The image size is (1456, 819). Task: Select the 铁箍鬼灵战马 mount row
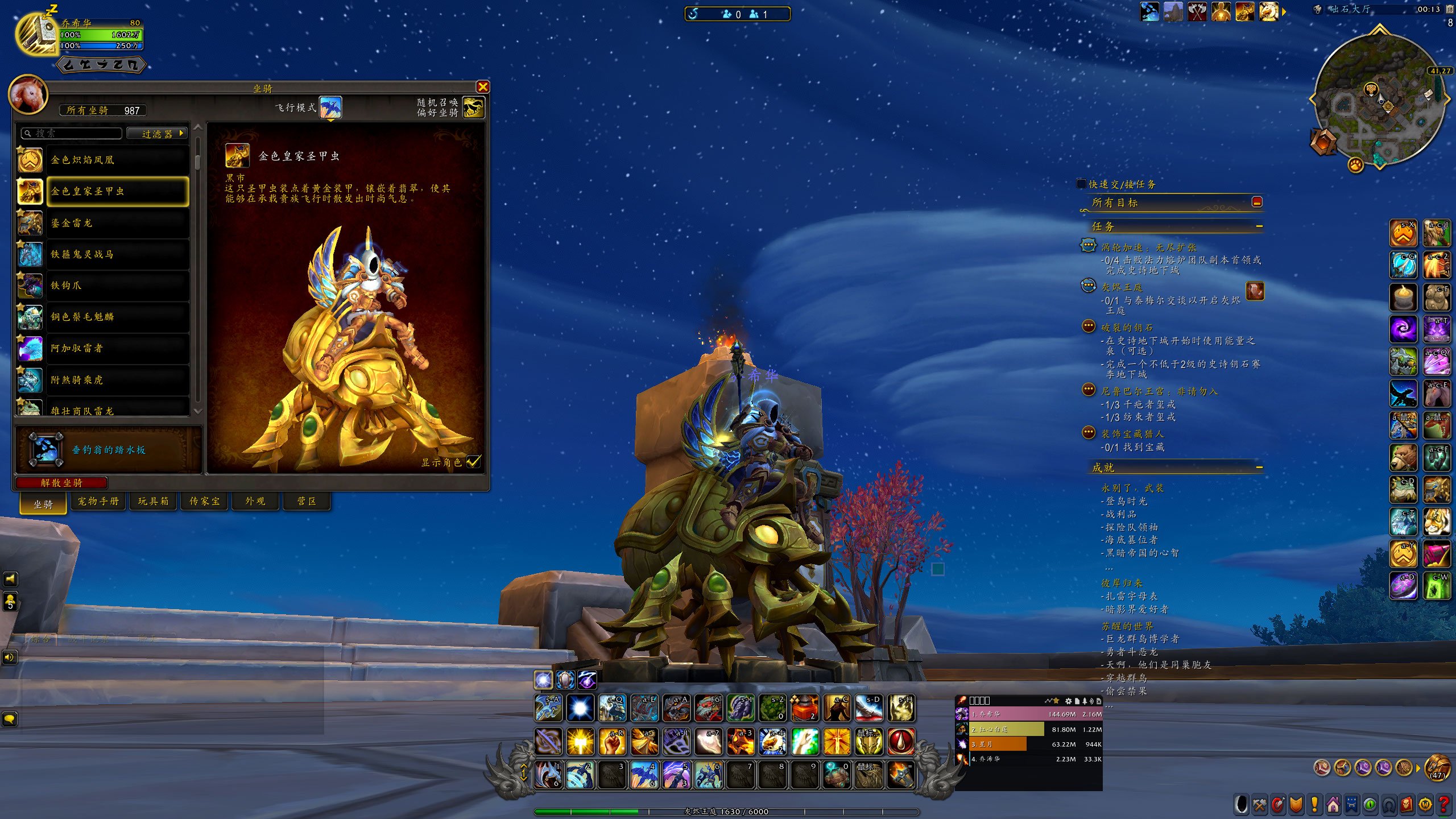point(117,254)
